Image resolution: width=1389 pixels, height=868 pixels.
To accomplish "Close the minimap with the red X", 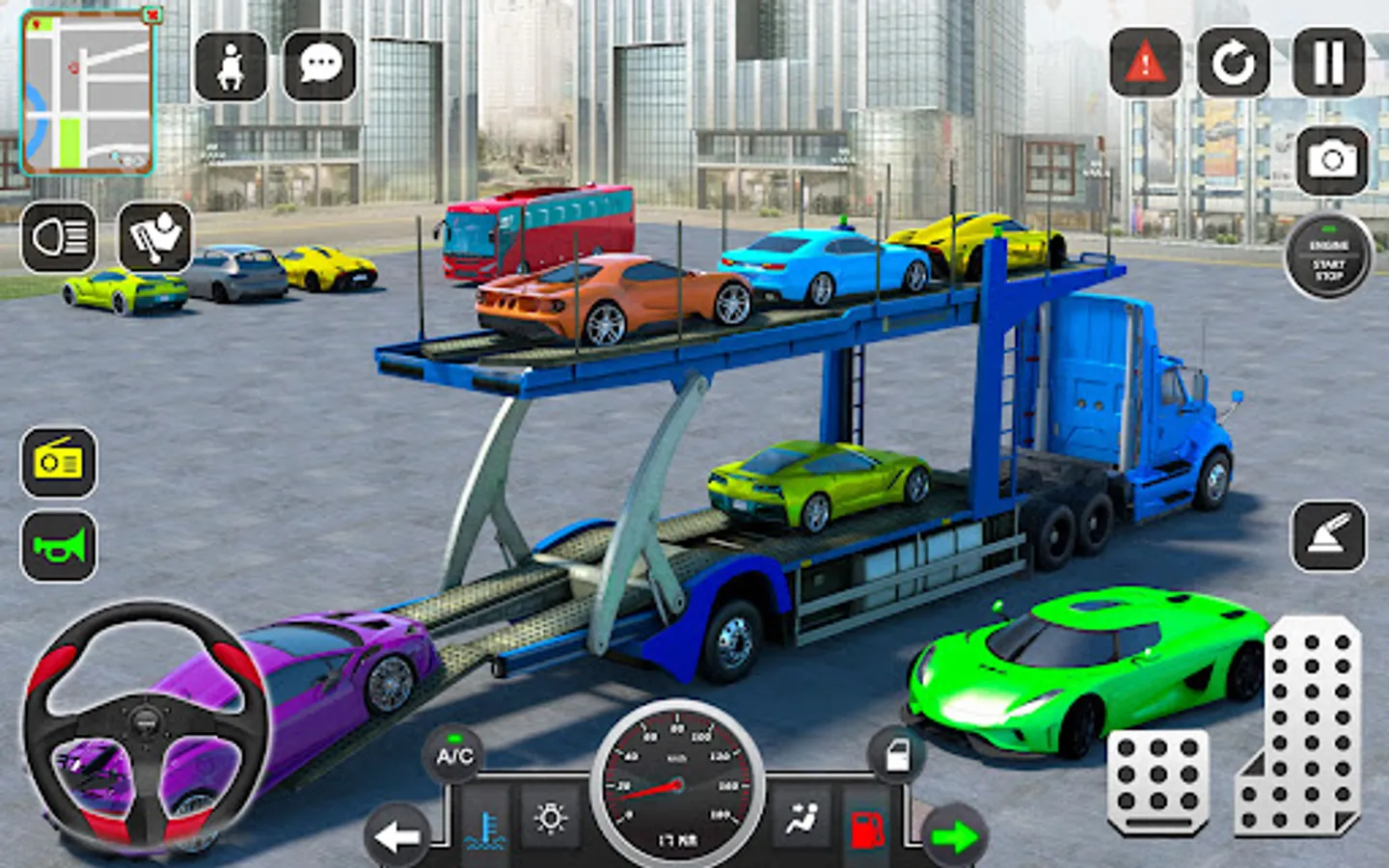I will pyautogui.click(x=152, y=14).
